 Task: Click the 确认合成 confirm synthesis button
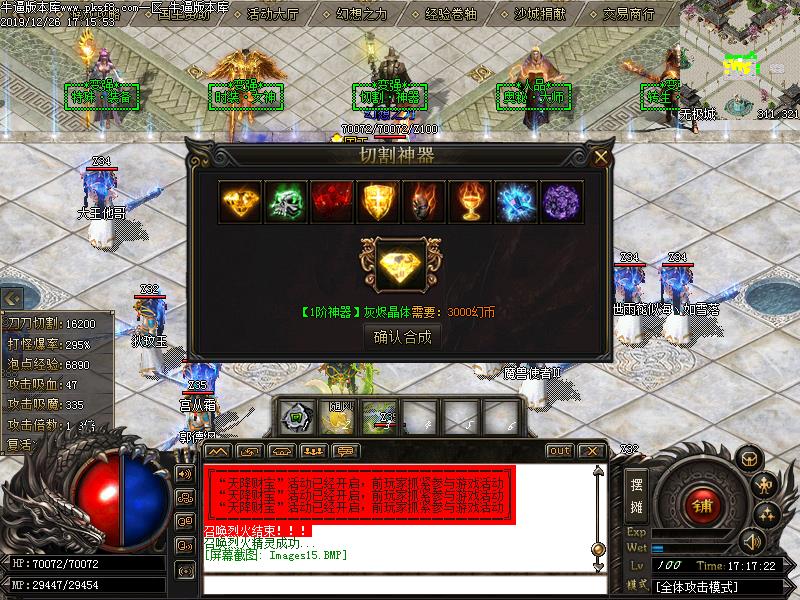point(403,337)
